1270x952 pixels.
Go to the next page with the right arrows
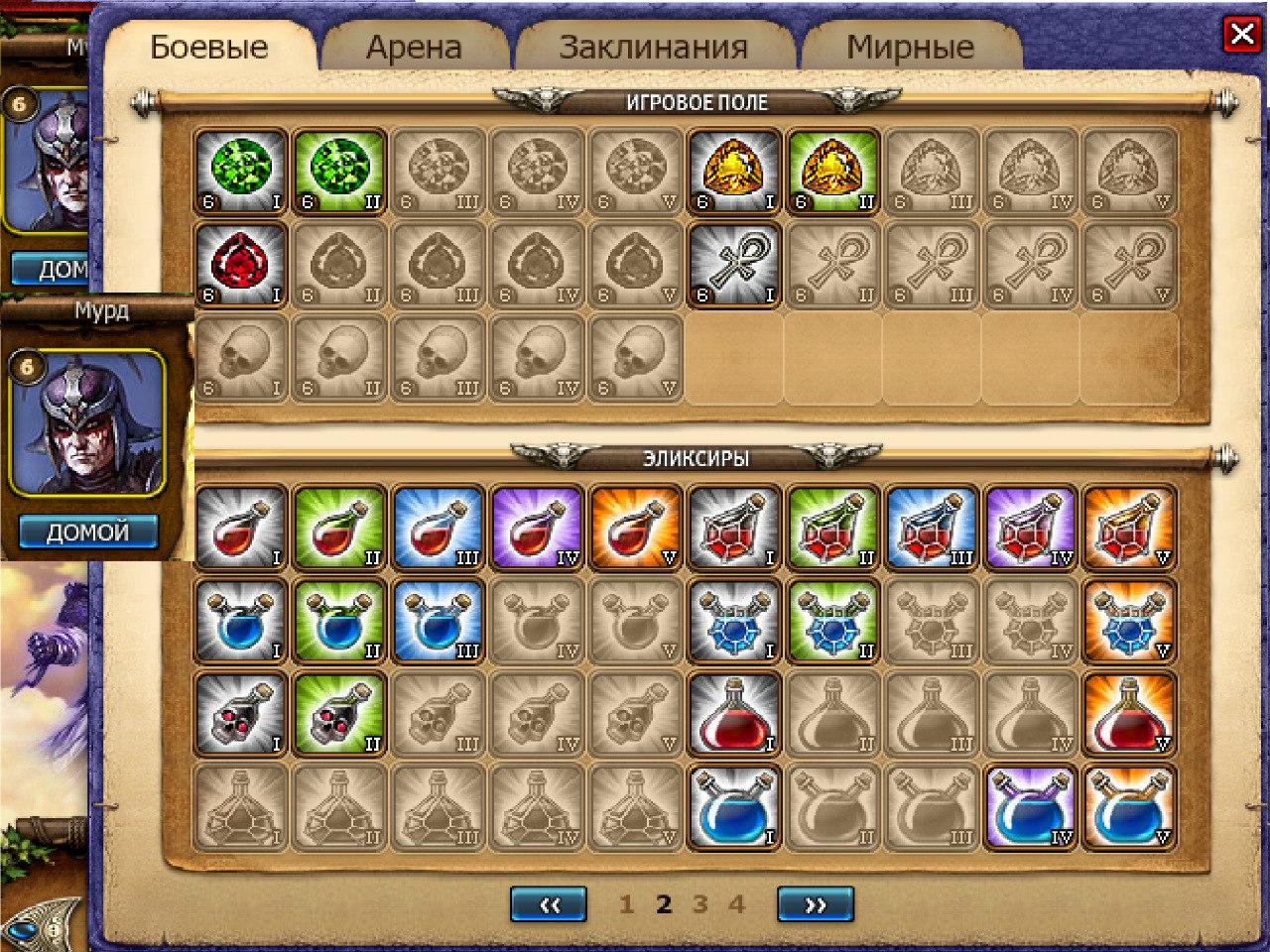pos(816,904)
